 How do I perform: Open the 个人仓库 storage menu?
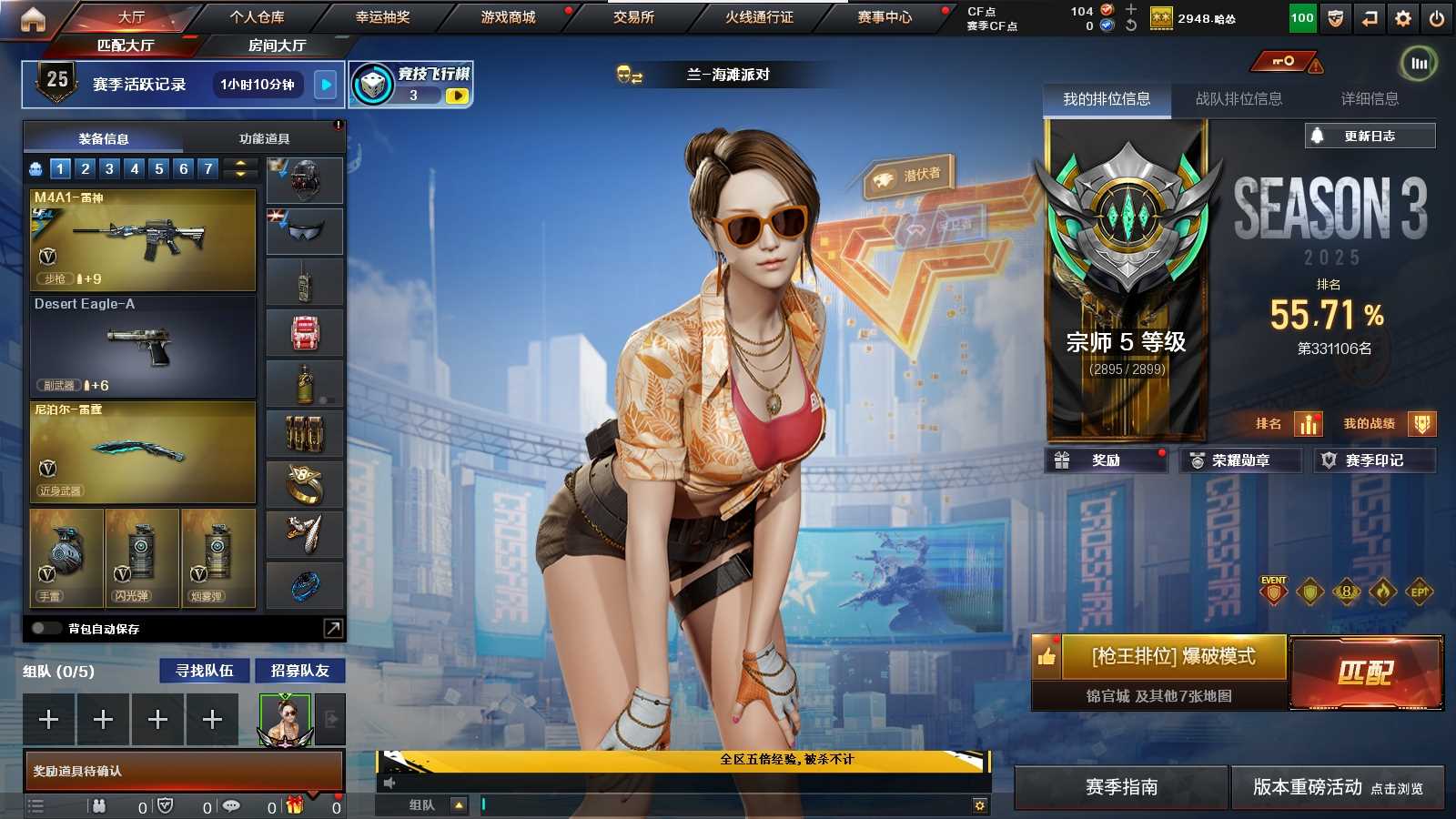coord(257,17)
